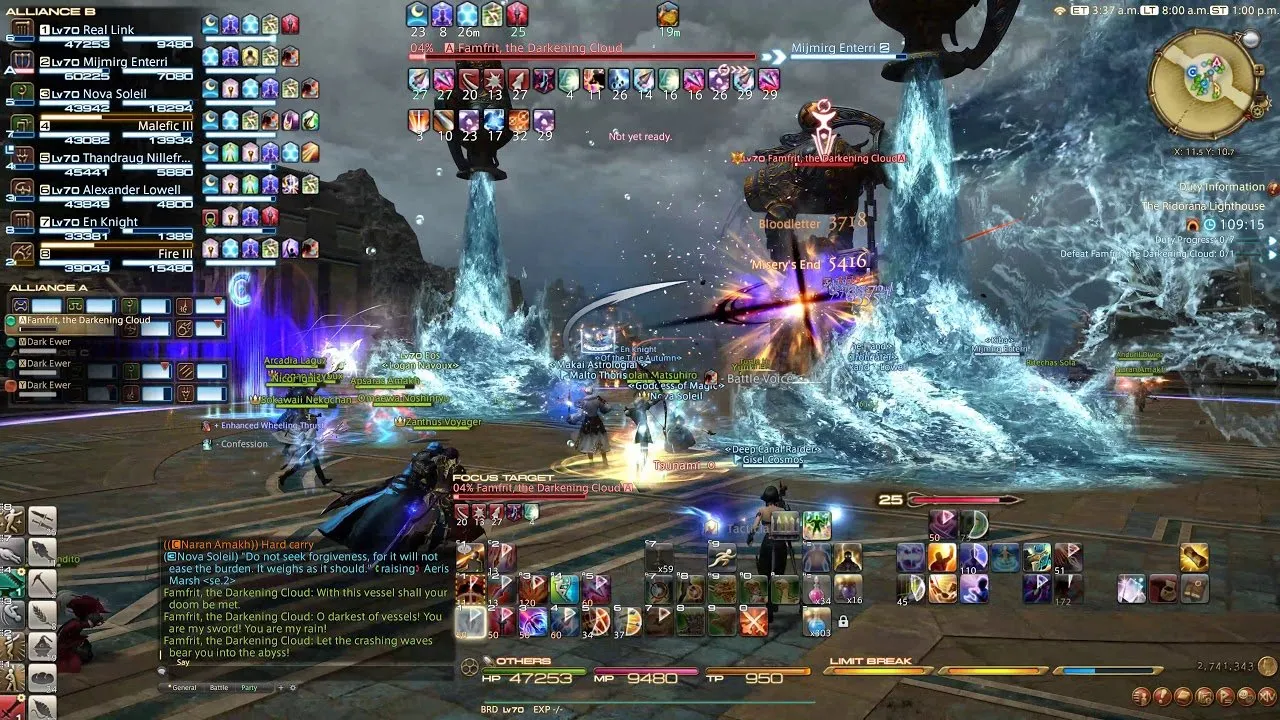Switch to the General chat tab
Screen dimensions: 1280x720
183,688
